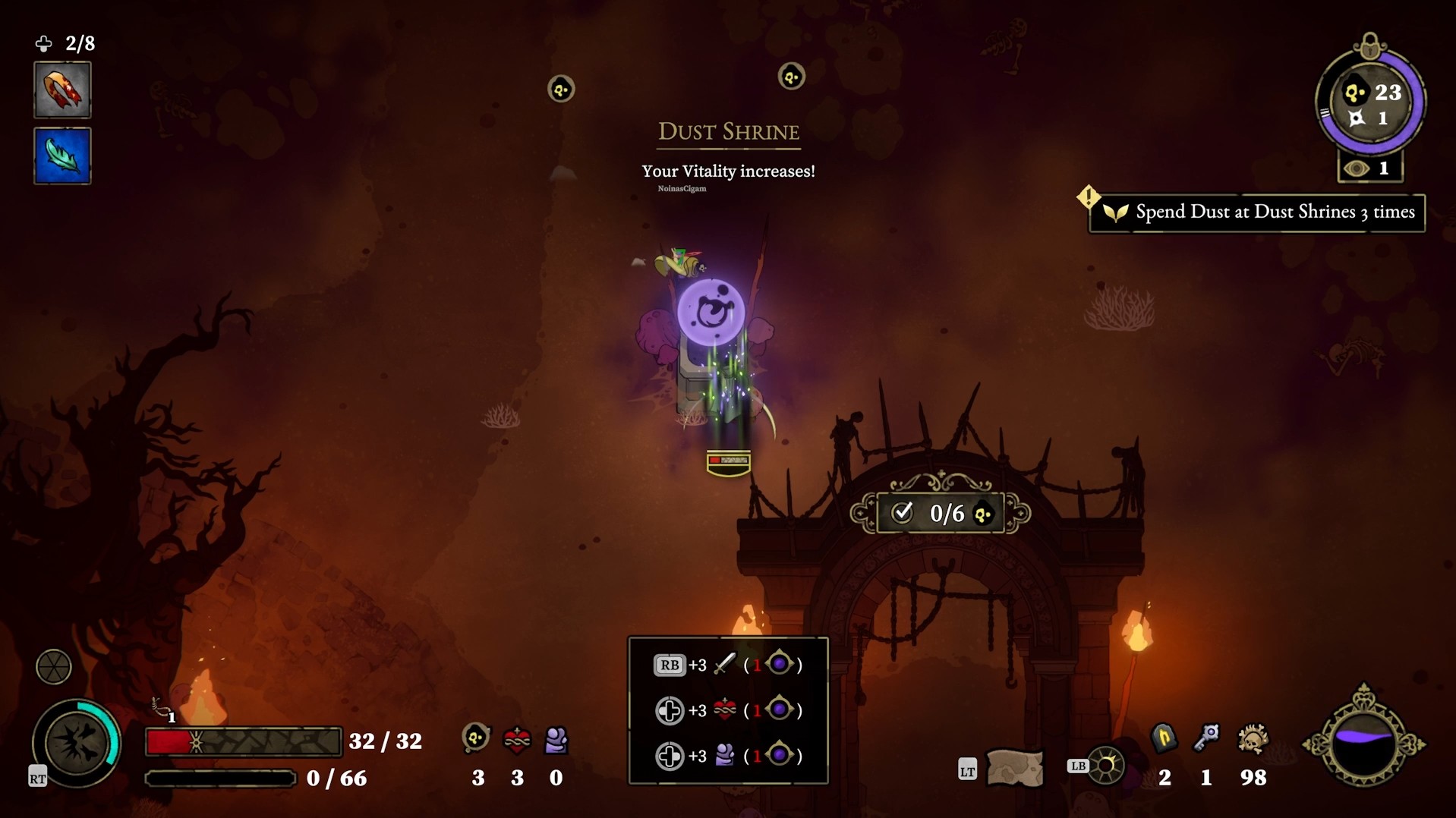Image resolution: width=1456 pixels, height=818 pixels.
Task: Select the skull dust stat icon in the bottom bar
Action: (x=477, y=738)
